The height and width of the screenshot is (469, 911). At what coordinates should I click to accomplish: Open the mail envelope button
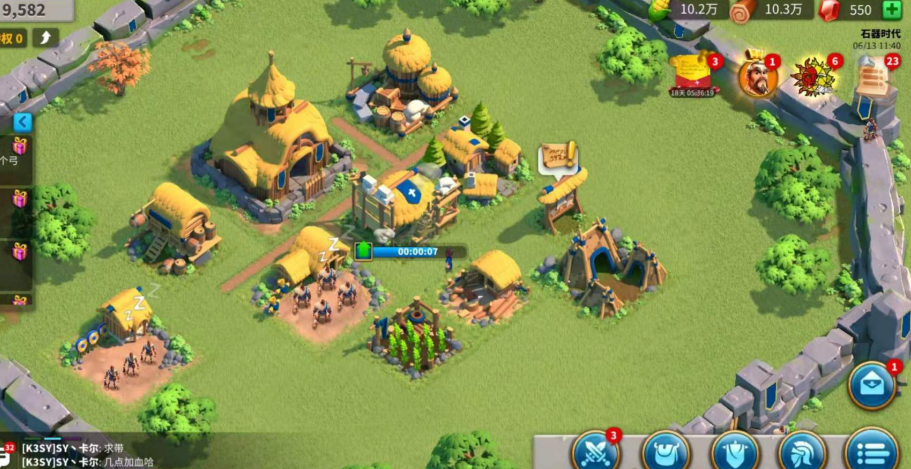tap(872, 388)
